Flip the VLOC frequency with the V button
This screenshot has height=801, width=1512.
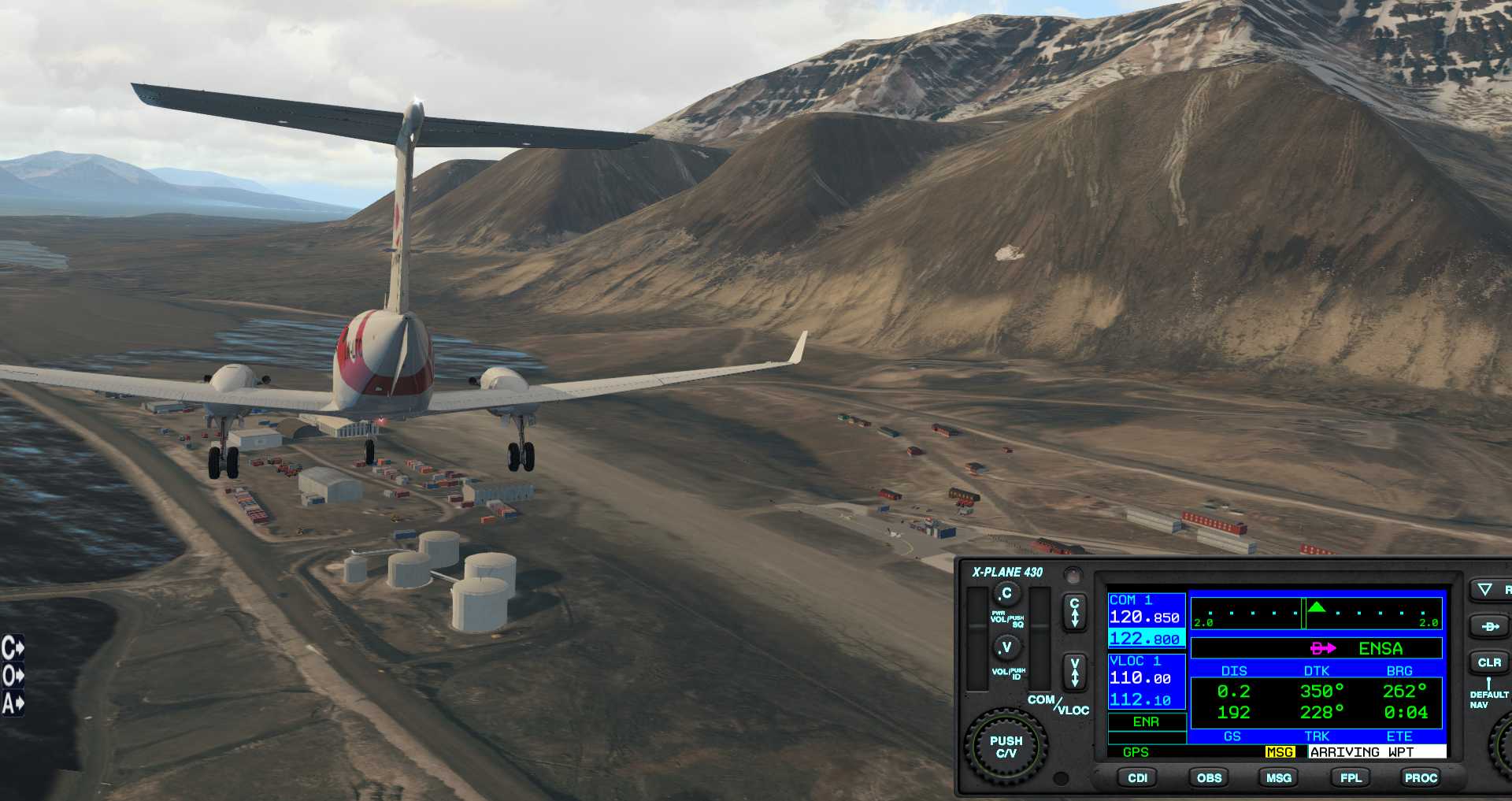point(1074,673)
